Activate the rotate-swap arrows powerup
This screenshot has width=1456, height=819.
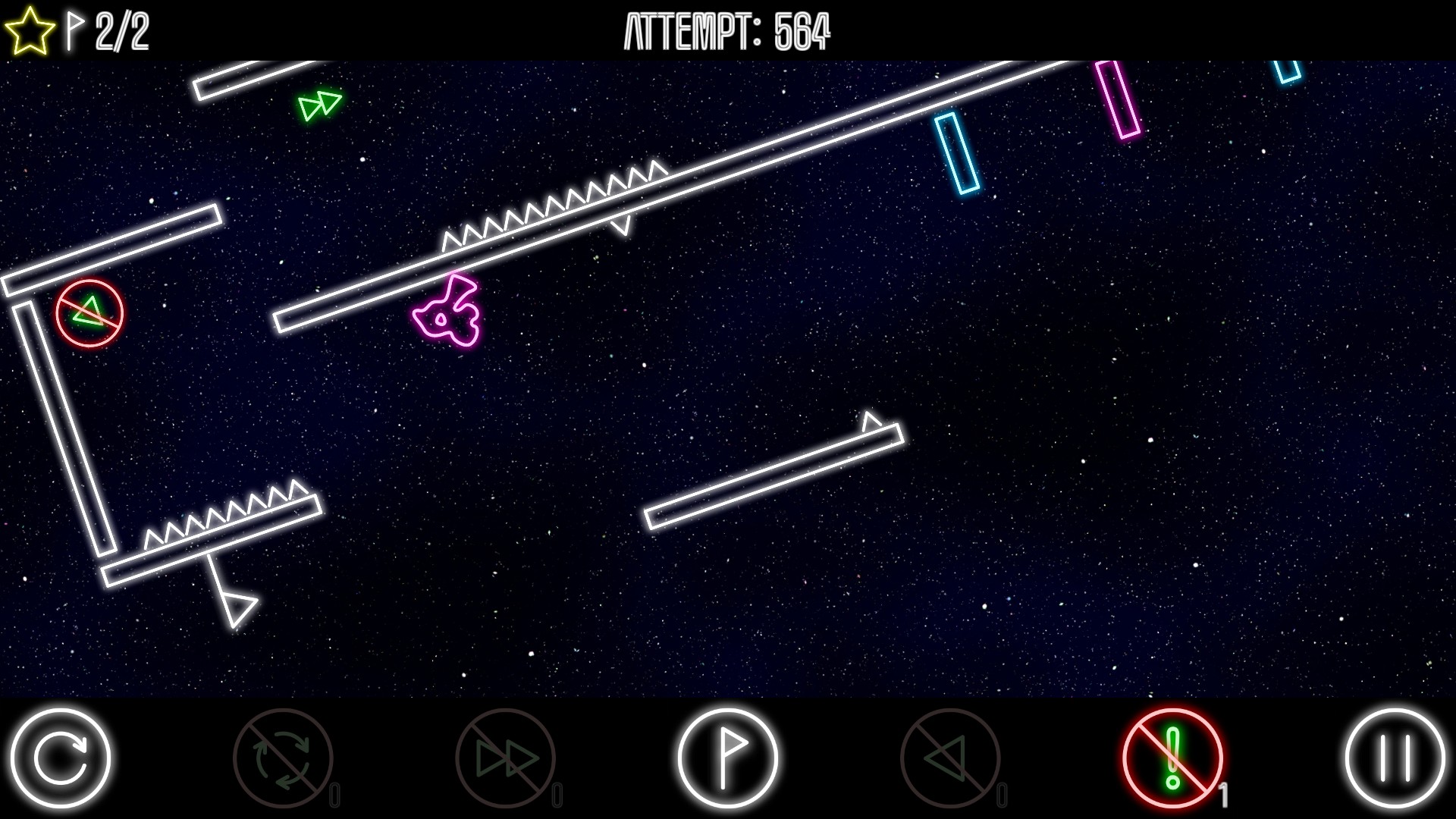(283, 758)
